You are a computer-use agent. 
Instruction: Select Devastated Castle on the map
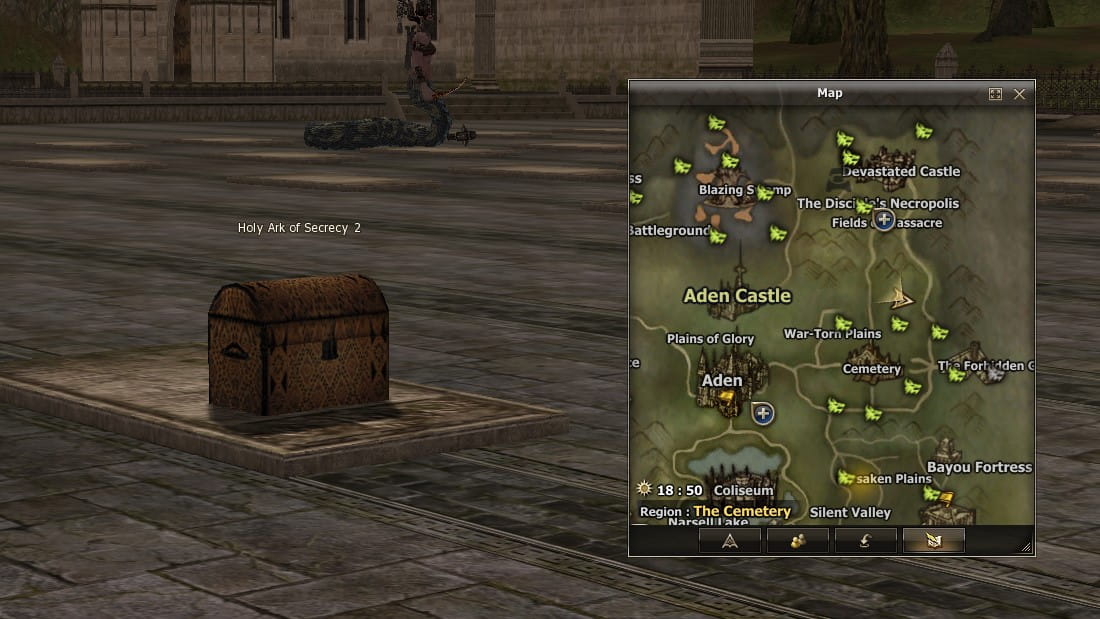[x=901, y=171]
